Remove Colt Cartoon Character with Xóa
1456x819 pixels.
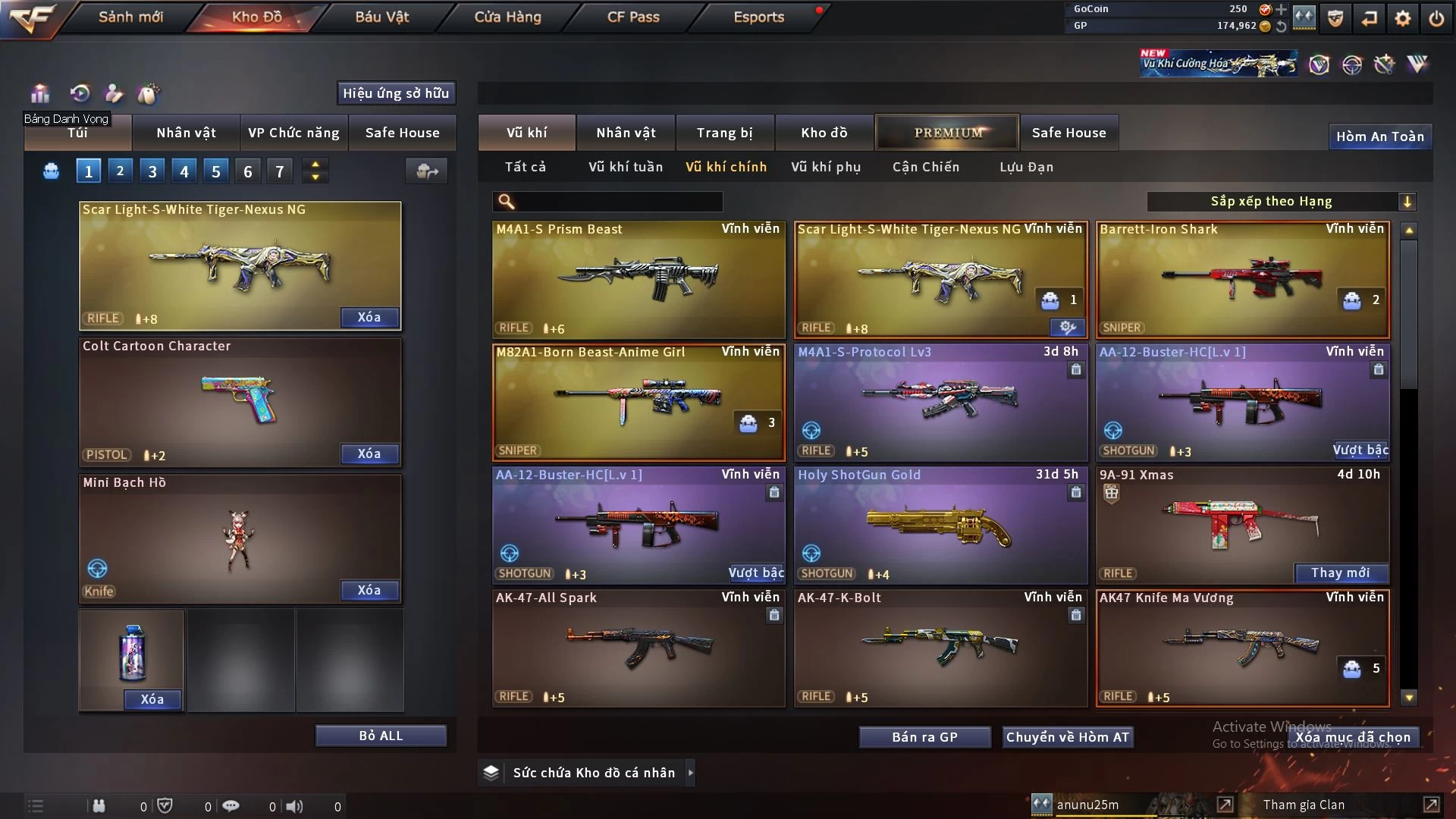369,453
